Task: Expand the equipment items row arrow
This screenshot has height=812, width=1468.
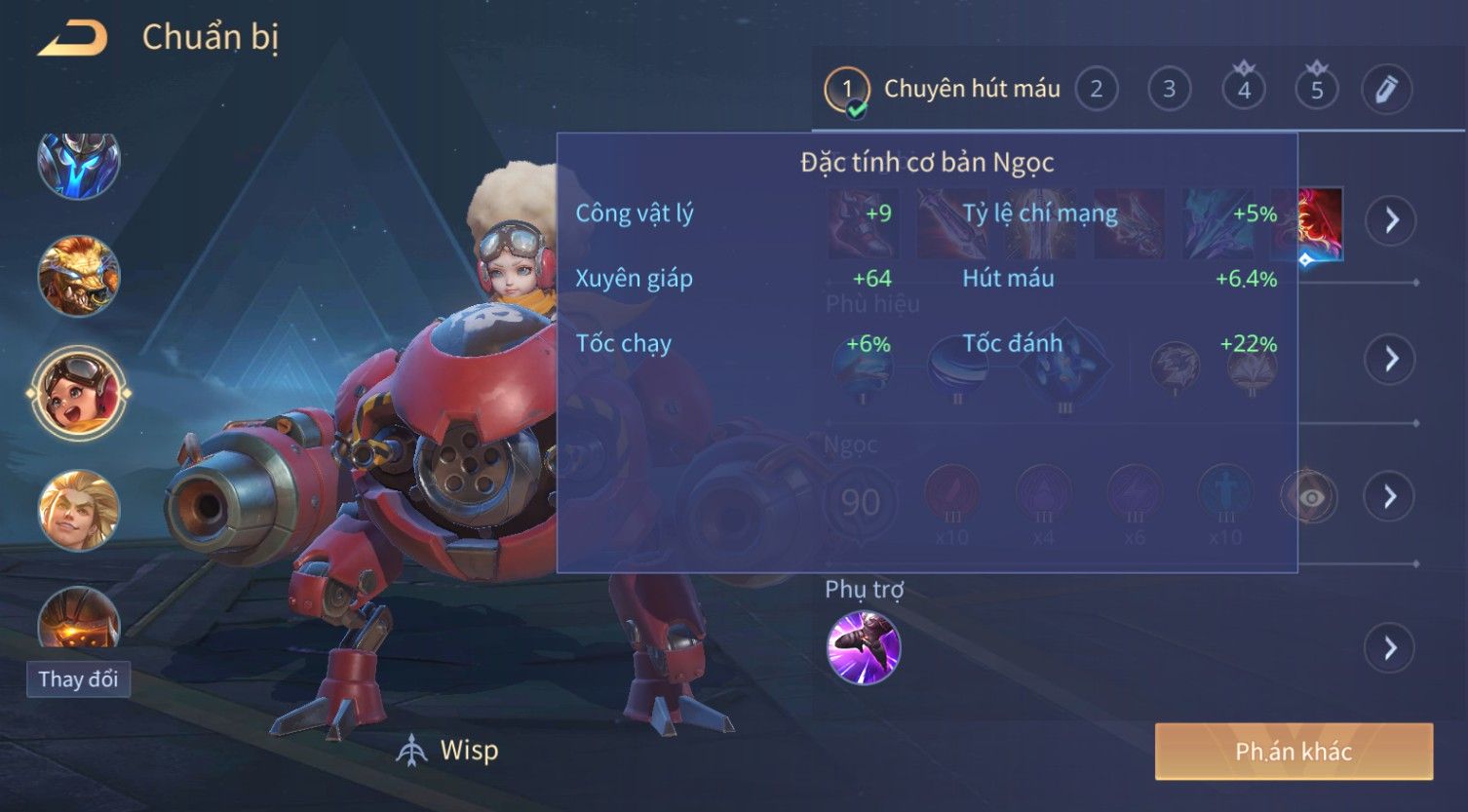Action: [1390, 221]
